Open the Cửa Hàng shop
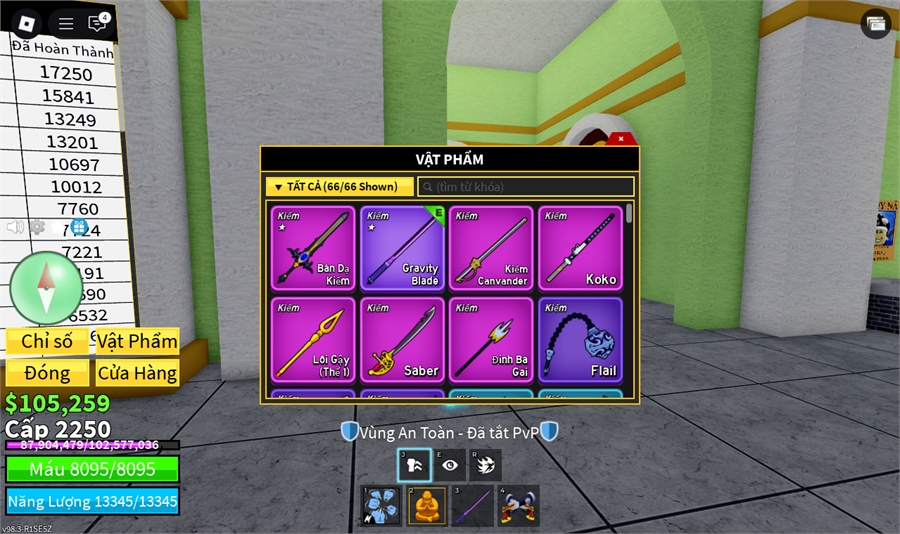Viewport: 900px width, 534px height. point(137,373)
